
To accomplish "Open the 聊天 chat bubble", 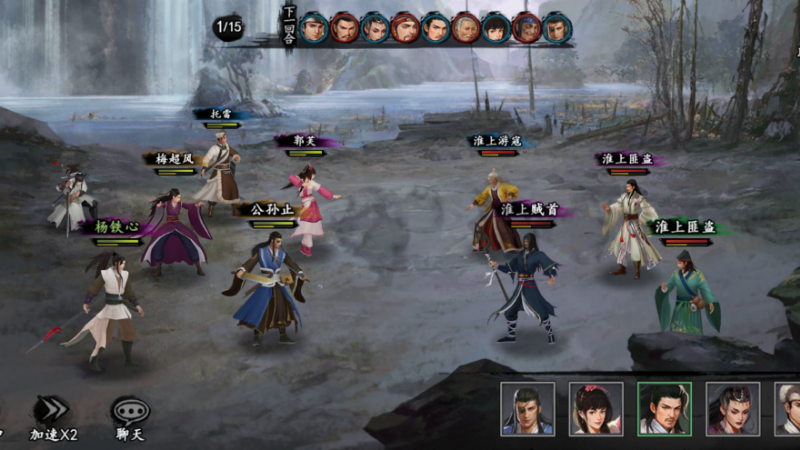I will [x=130, y=411].
